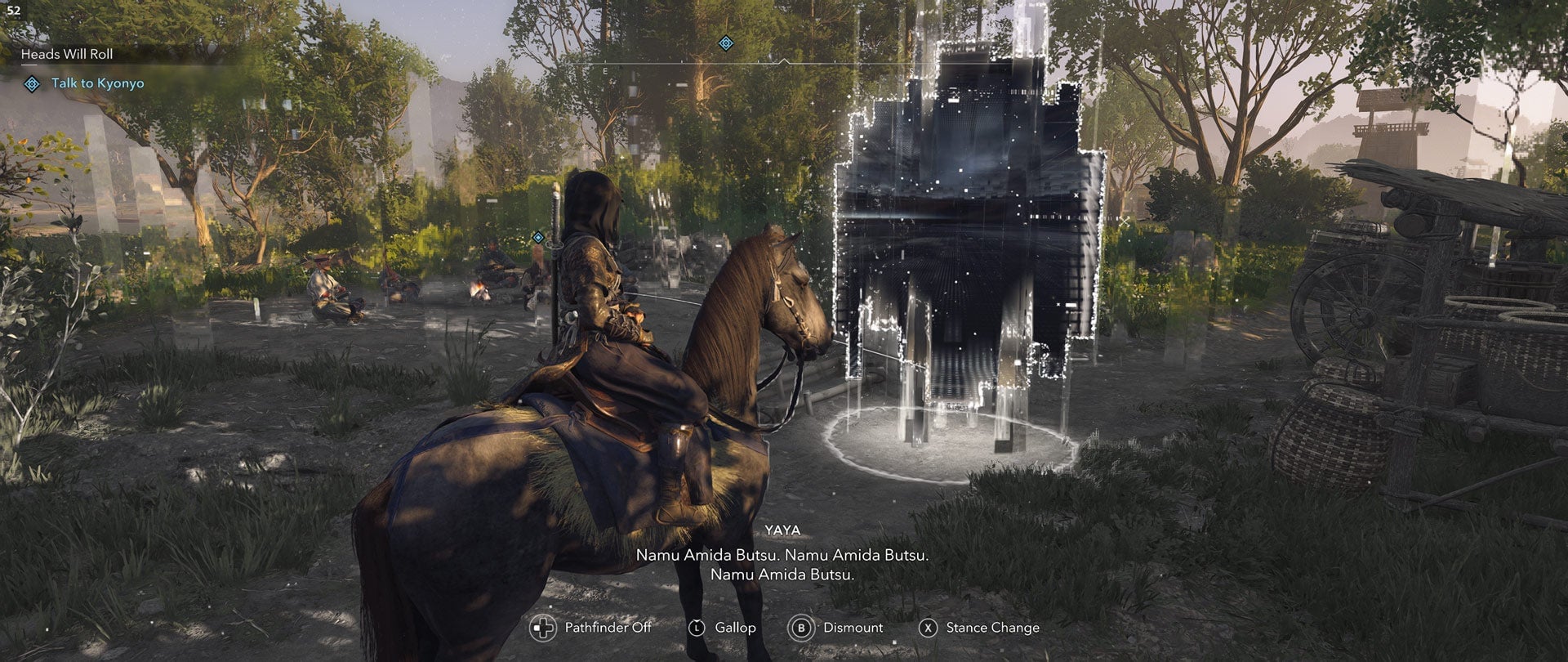The image size is (1568, 662).
Task: Switch stance via Stance Change option
Action: coord(992,628)
